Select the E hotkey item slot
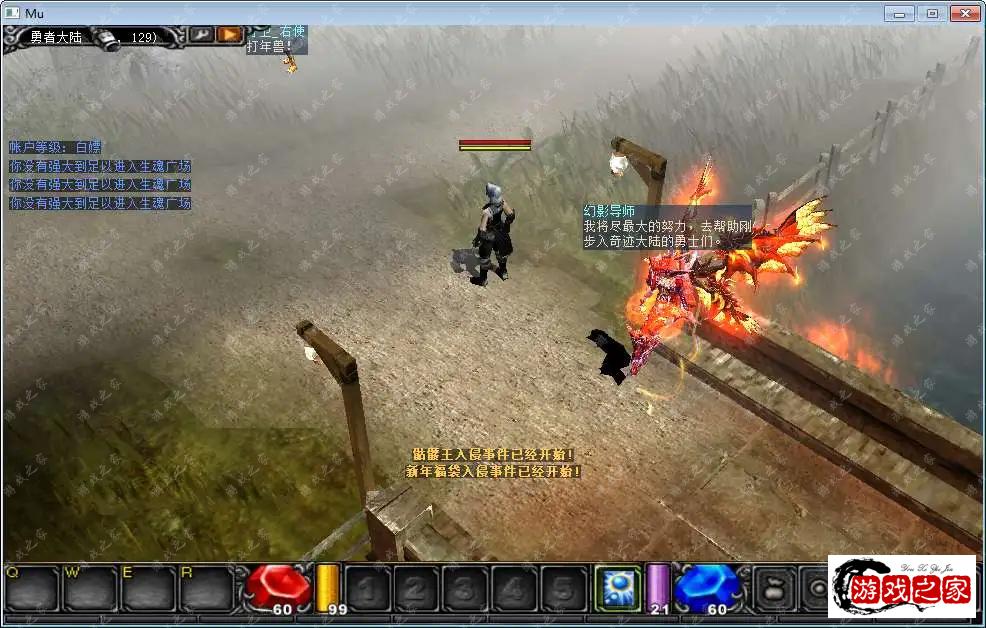The width and height of the screenshot is (986, 628). click(149, 588)
